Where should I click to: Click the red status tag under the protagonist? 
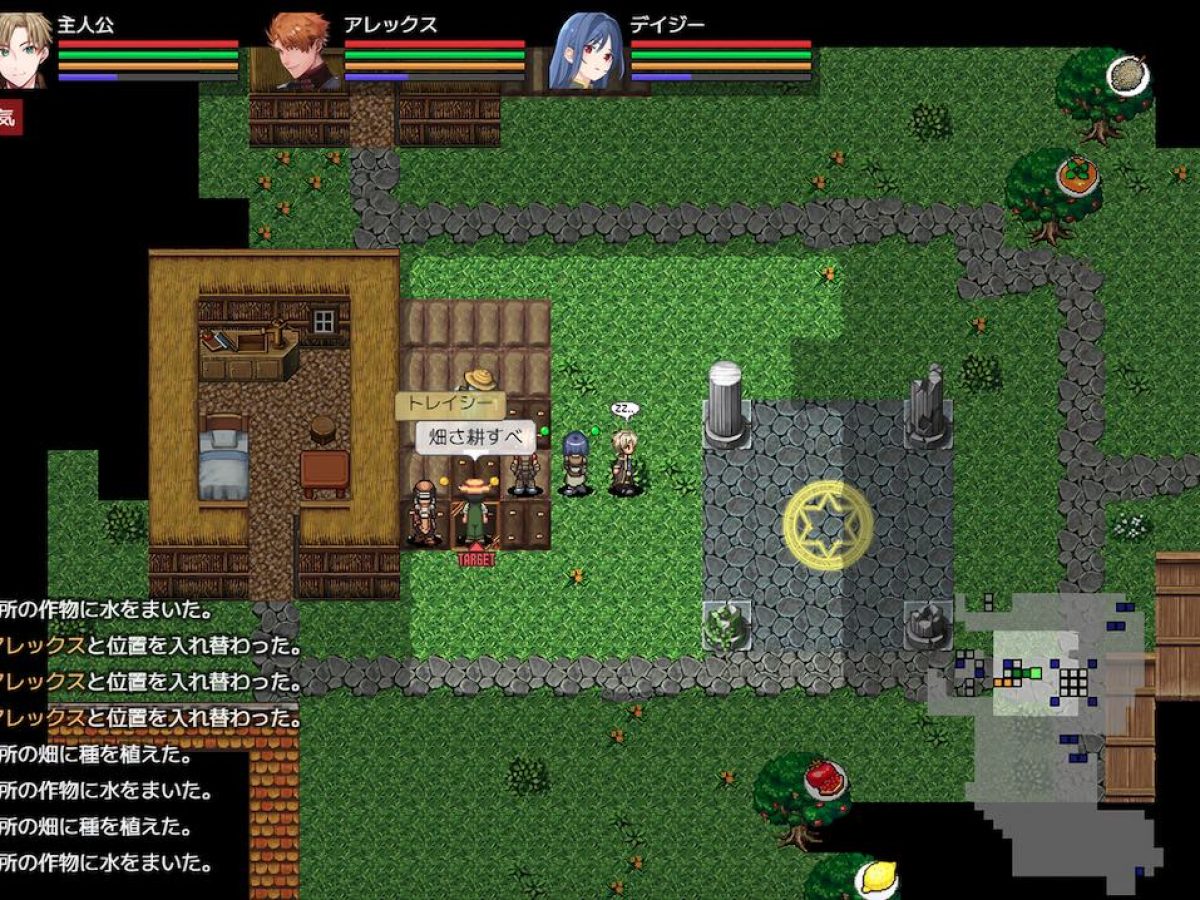pos(9,117)
